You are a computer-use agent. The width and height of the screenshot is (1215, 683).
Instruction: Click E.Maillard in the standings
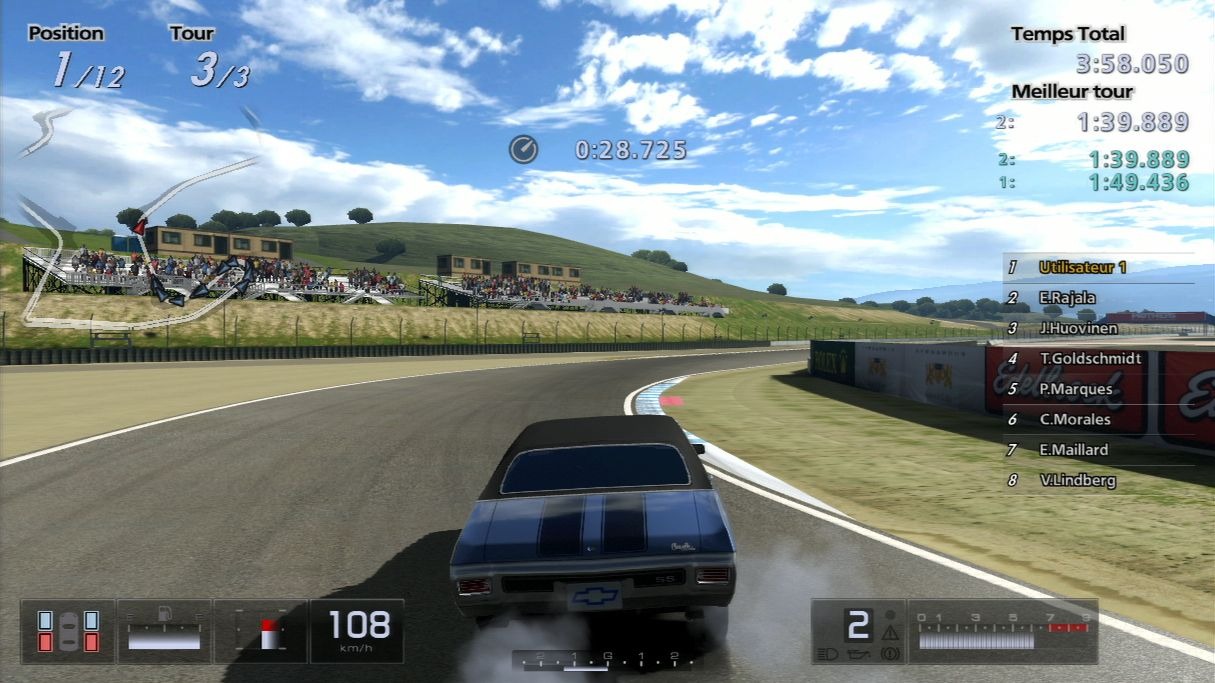point(1073,450)
